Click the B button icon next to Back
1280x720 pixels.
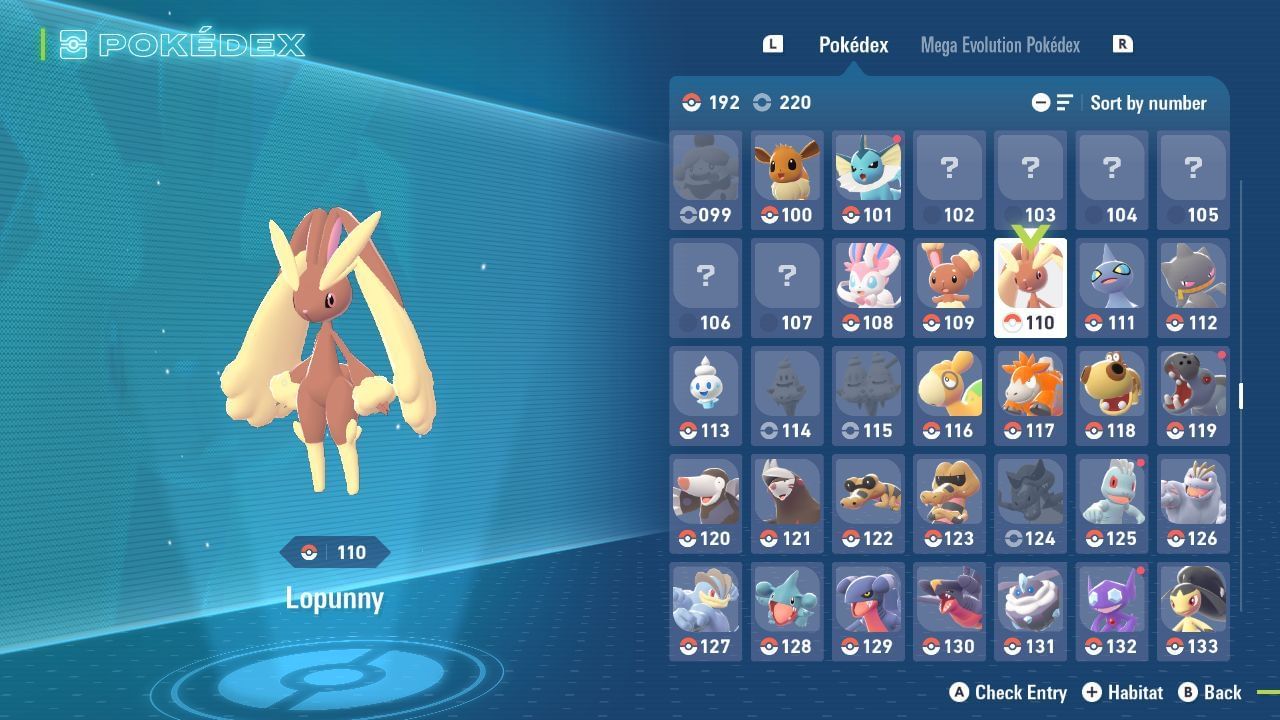(1188, 692)
